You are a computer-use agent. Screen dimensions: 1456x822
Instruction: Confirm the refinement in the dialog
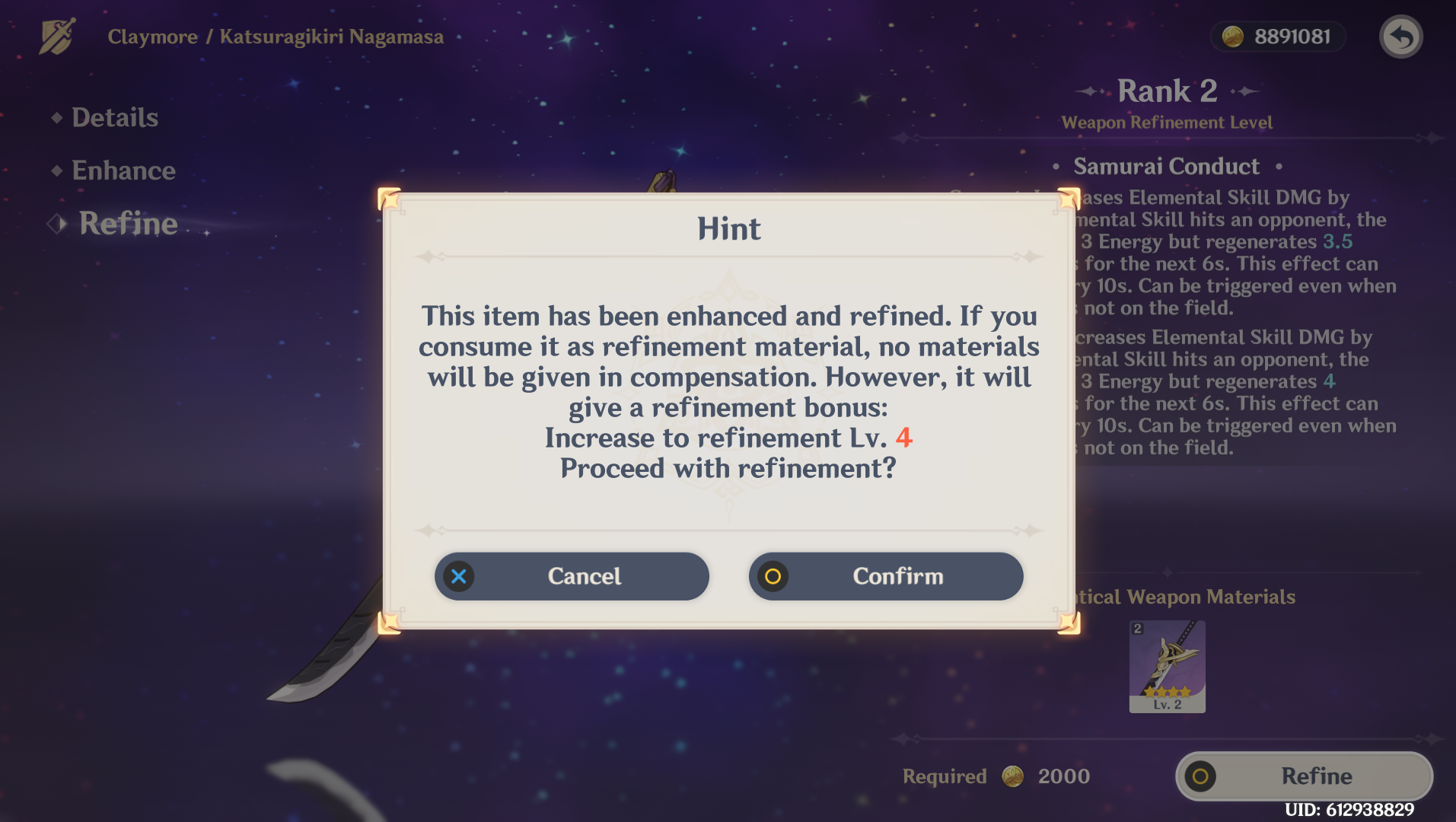[x=898, y=576]
